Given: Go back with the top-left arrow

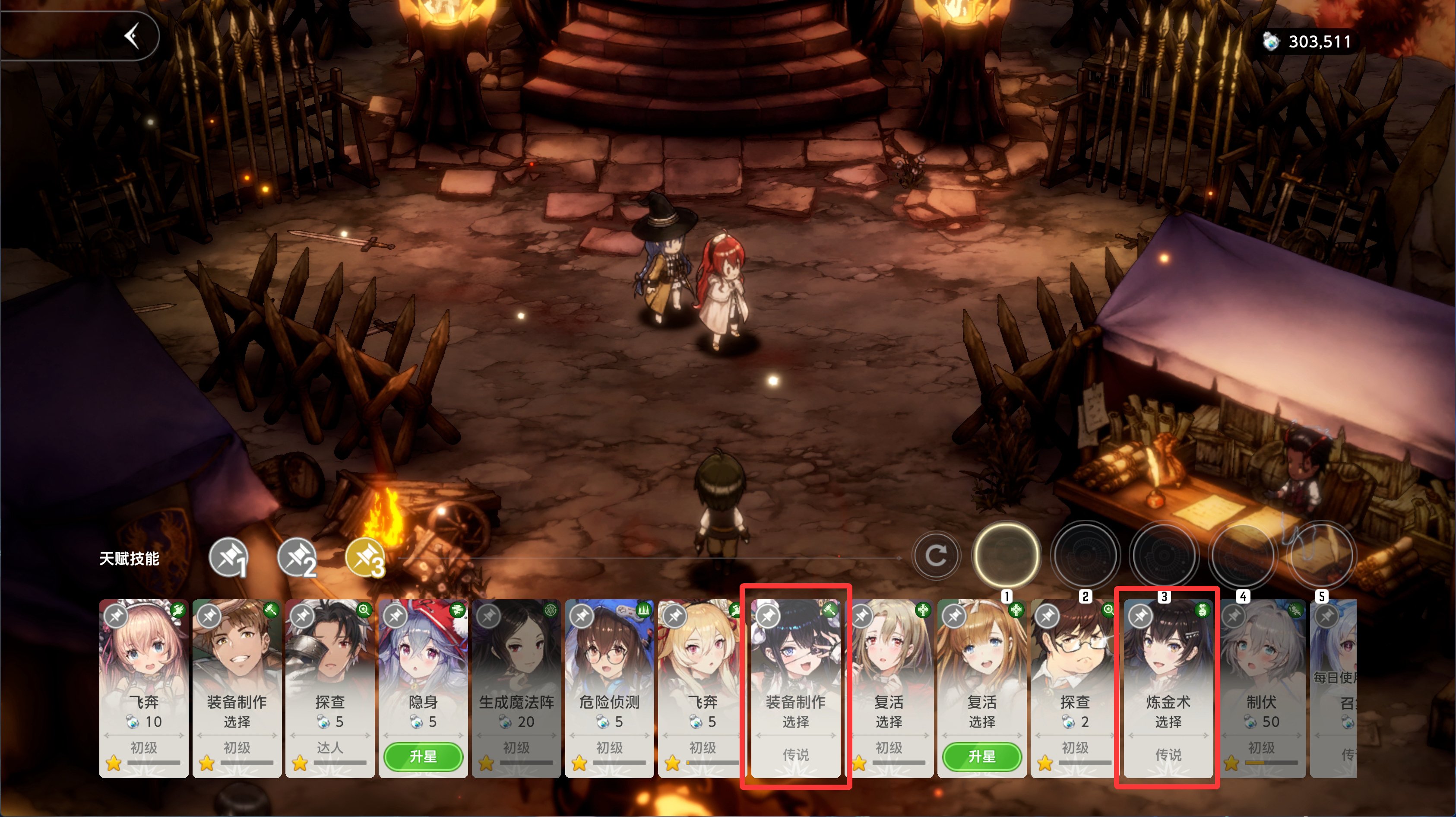Looking at the screenshot, I should [132, 36].
